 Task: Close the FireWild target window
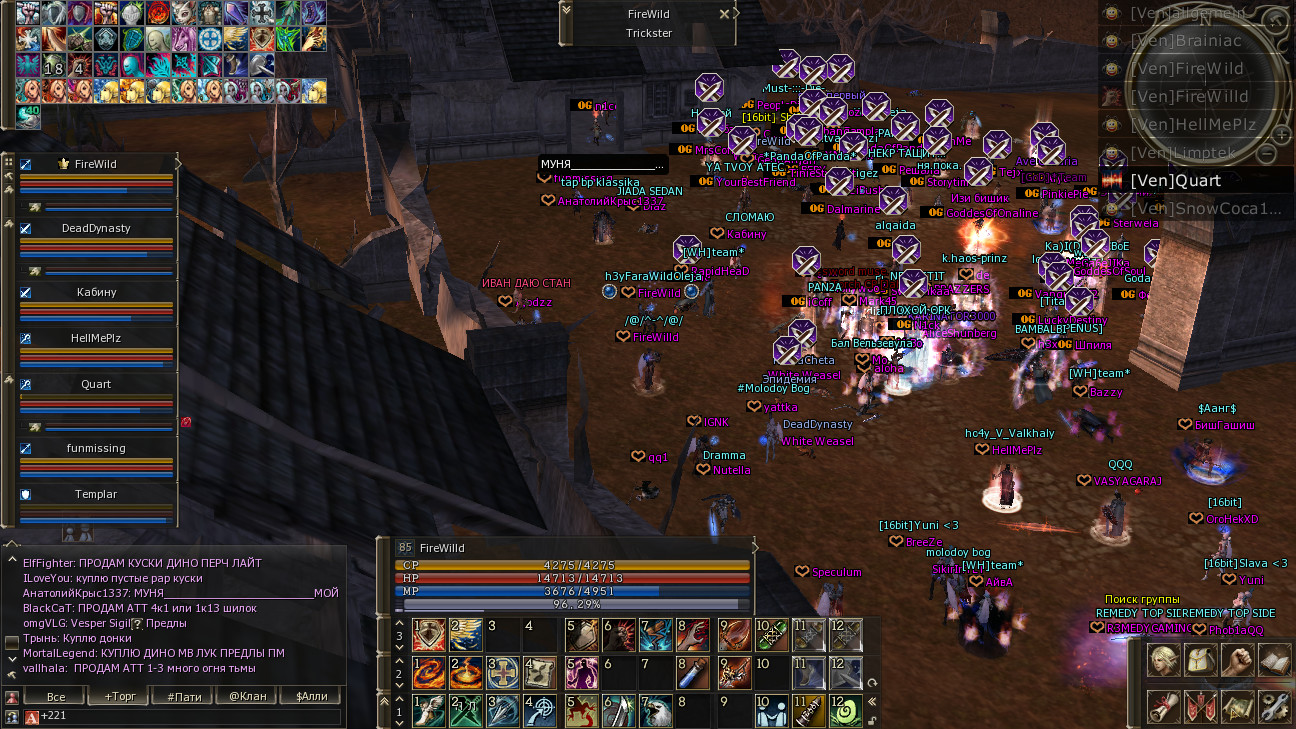(x=724, y=14)
